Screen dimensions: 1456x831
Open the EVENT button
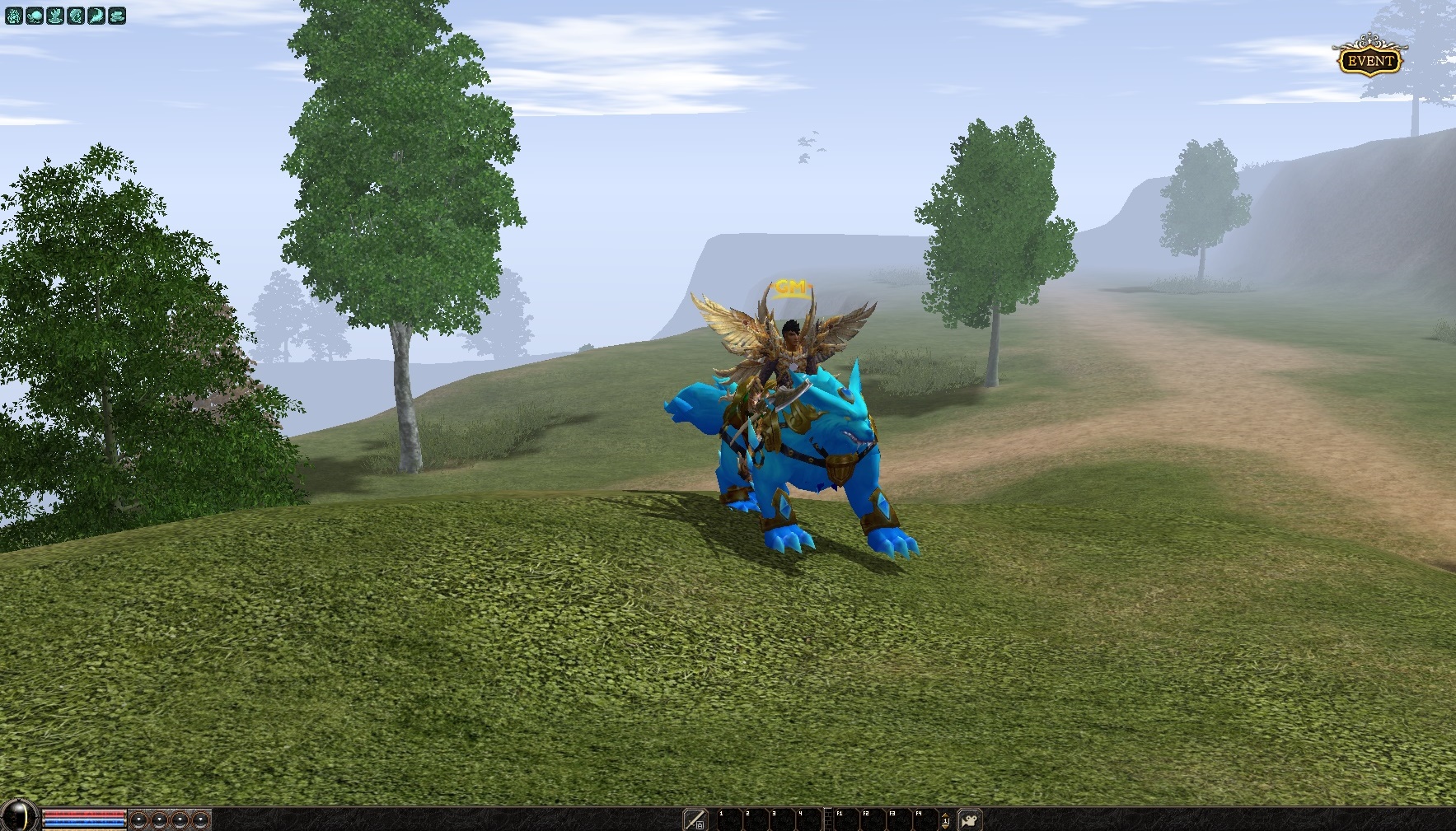tap(1369, 60)
